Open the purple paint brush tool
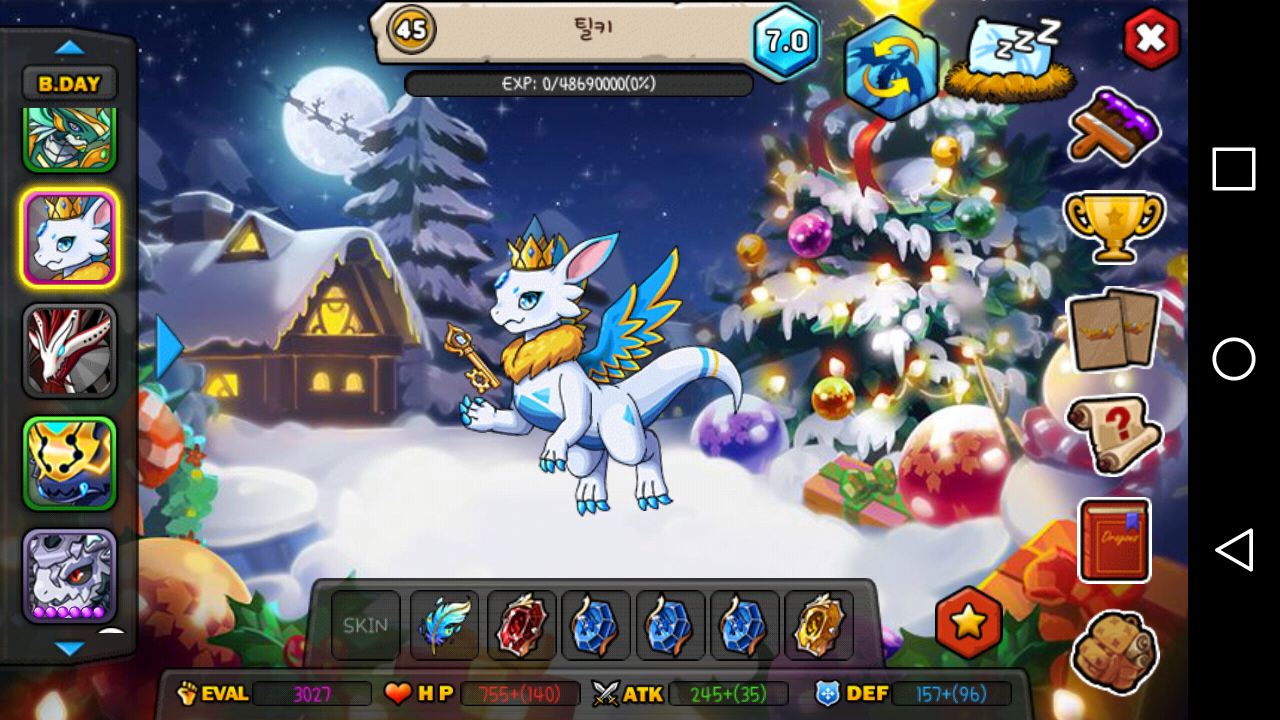Screen dimensions: 1280x720 pyautogui.click(x=1114, y=126)
